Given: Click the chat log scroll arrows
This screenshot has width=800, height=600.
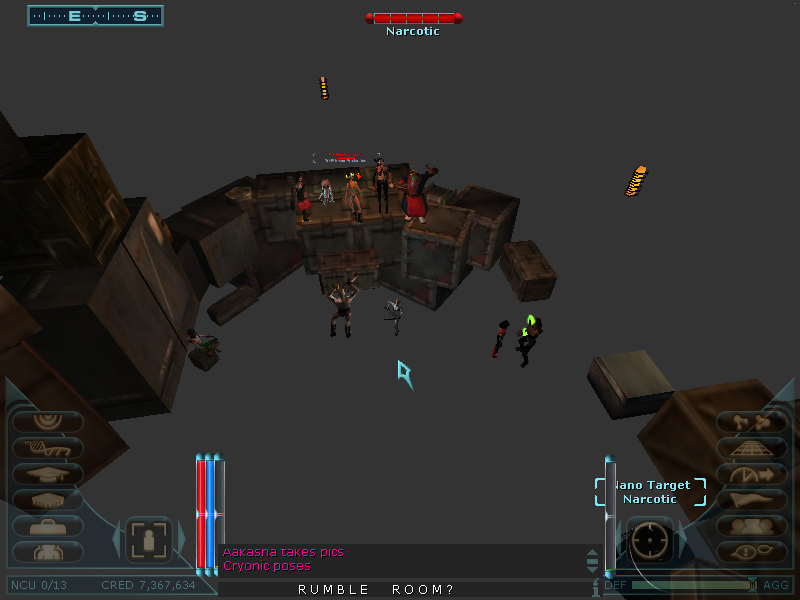Looking at the screenshot, I should [593, 560].
